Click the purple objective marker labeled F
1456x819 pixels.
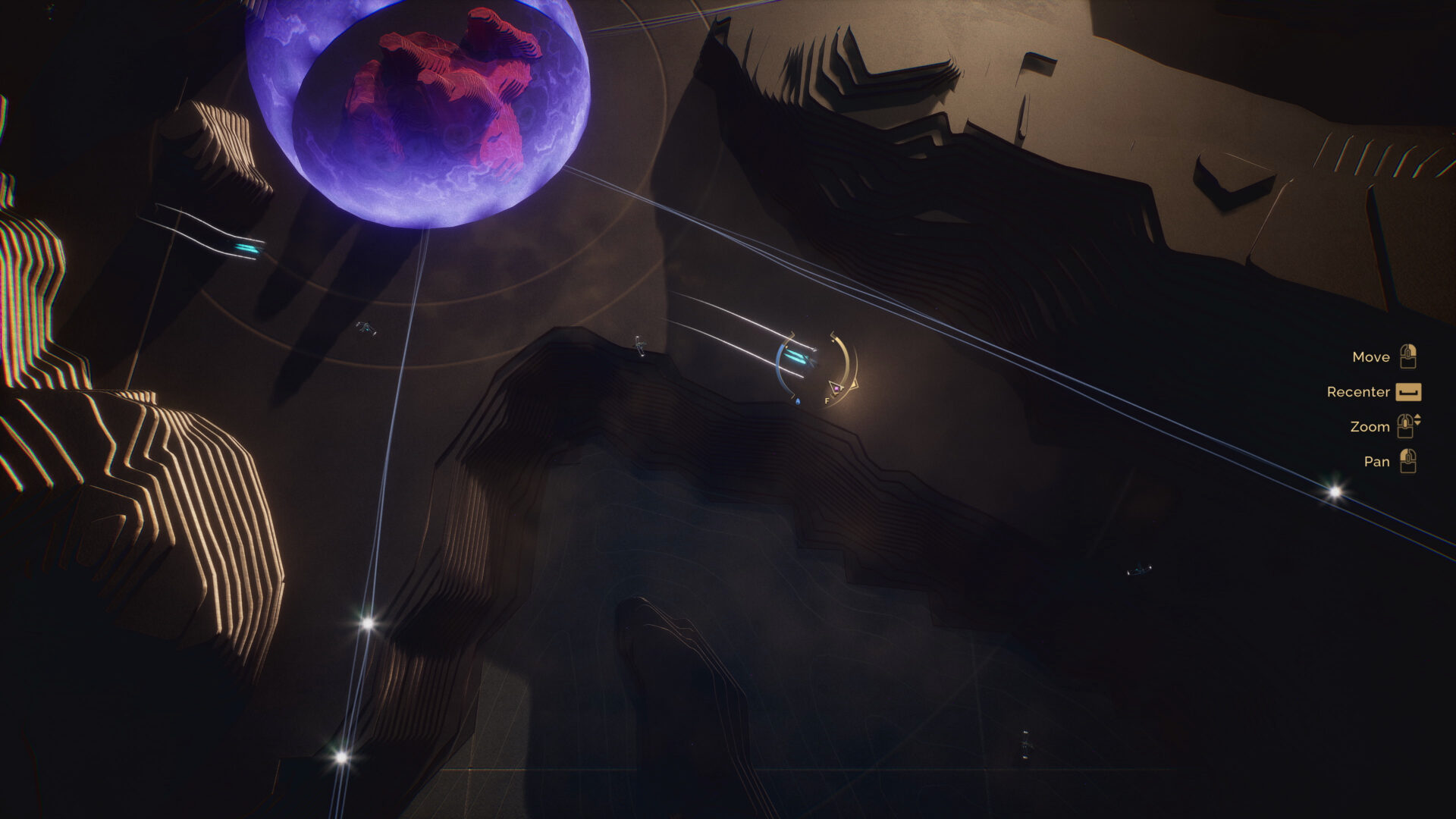tap(836, 388)
